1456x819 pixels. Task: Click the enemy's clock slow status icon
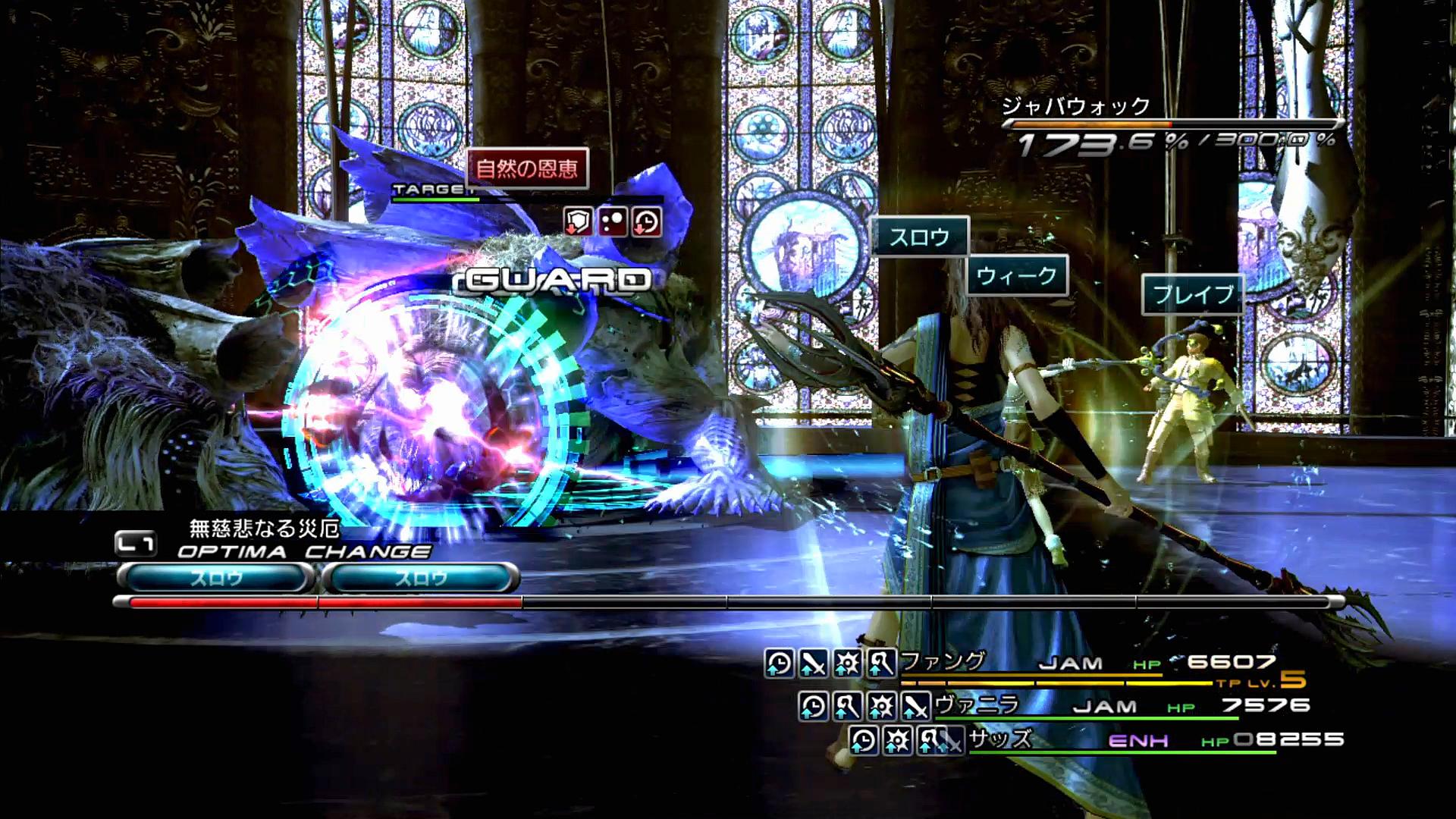[646, 222]
